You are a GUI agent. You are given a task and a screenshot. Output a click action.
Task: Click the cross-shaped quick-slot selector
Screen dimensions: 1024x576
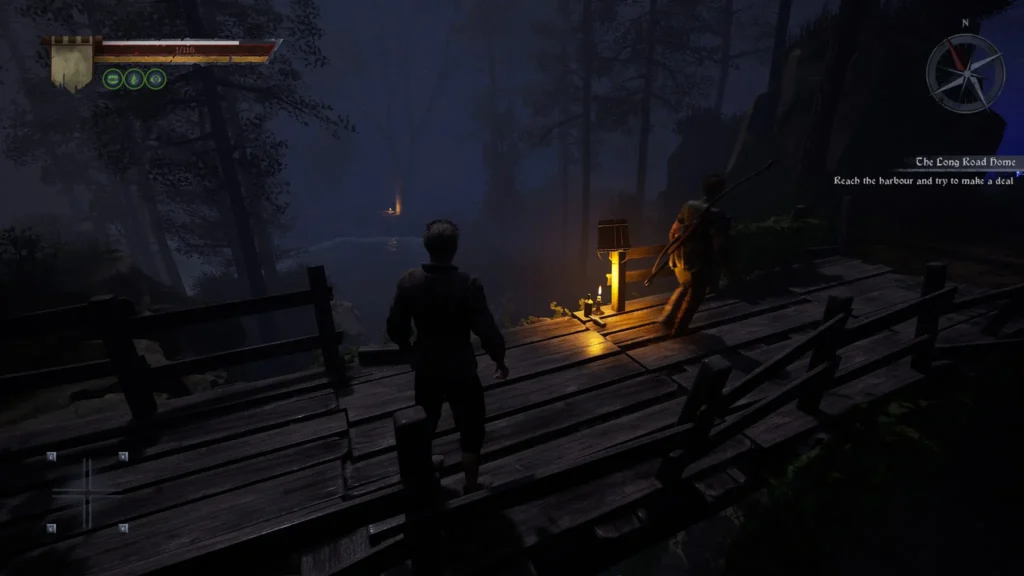pos(86,492)
